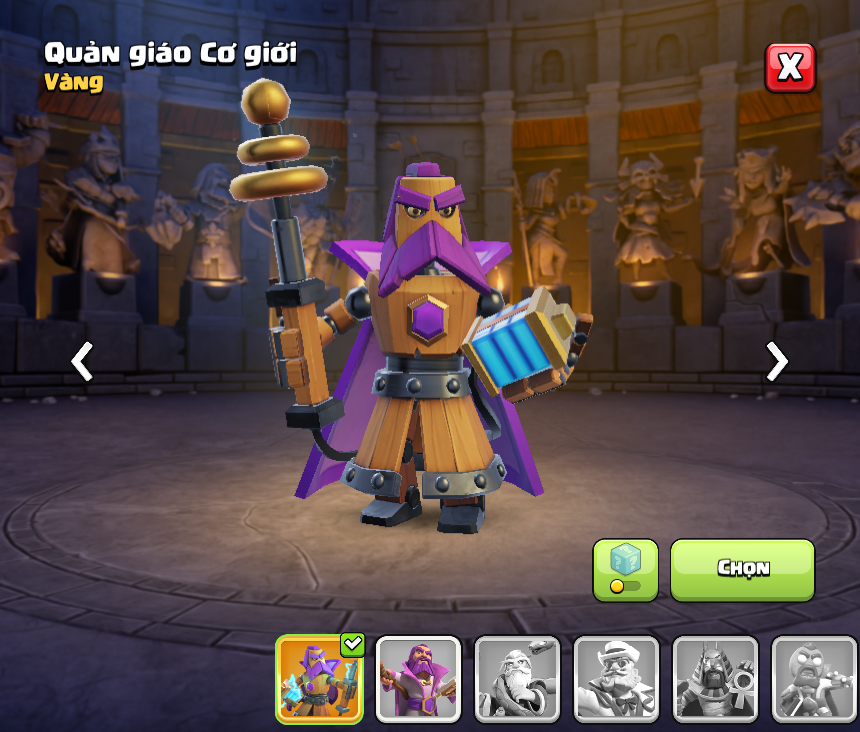Confirm skin with the Chọn button

click(x=742, y=569)
